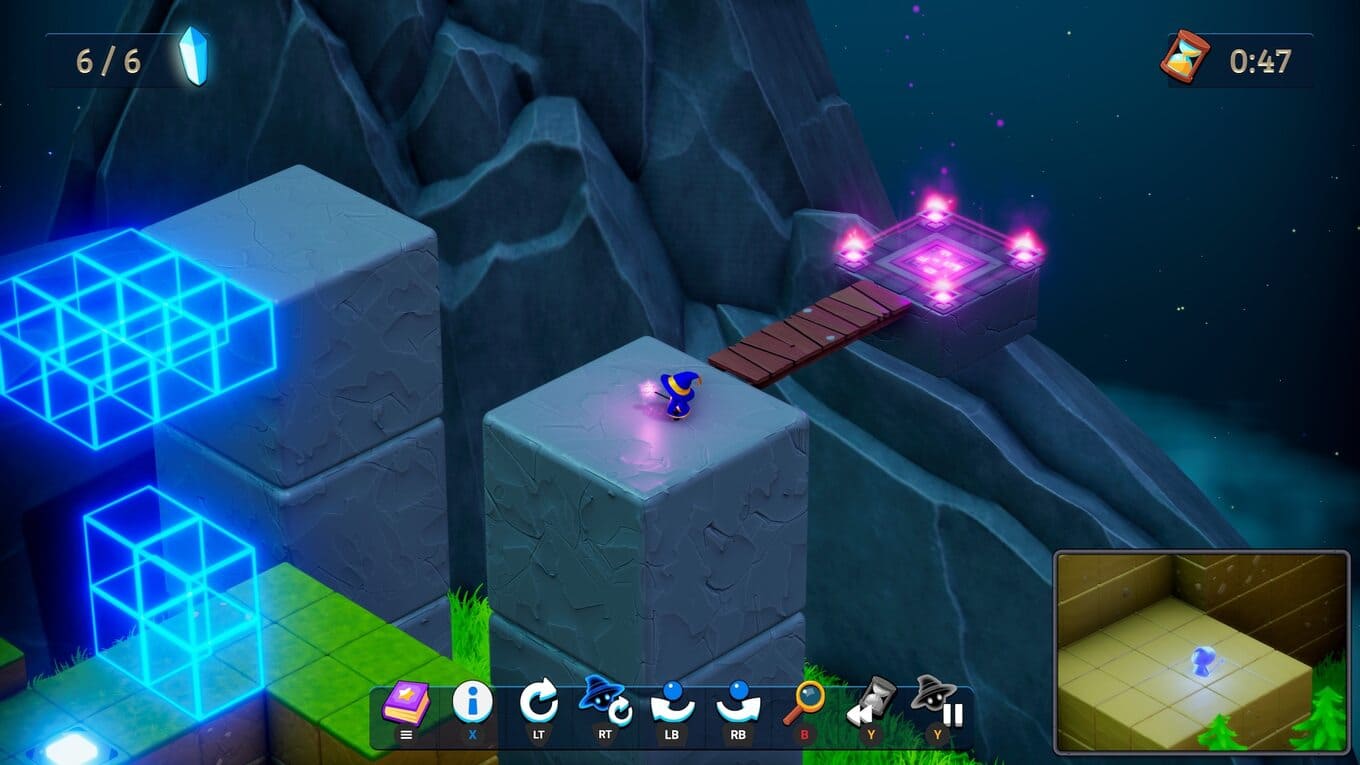This screenshot has height=765, width=1360.
Task: Rotate the camera left with the arrow icon
Action: coord(672,703)
